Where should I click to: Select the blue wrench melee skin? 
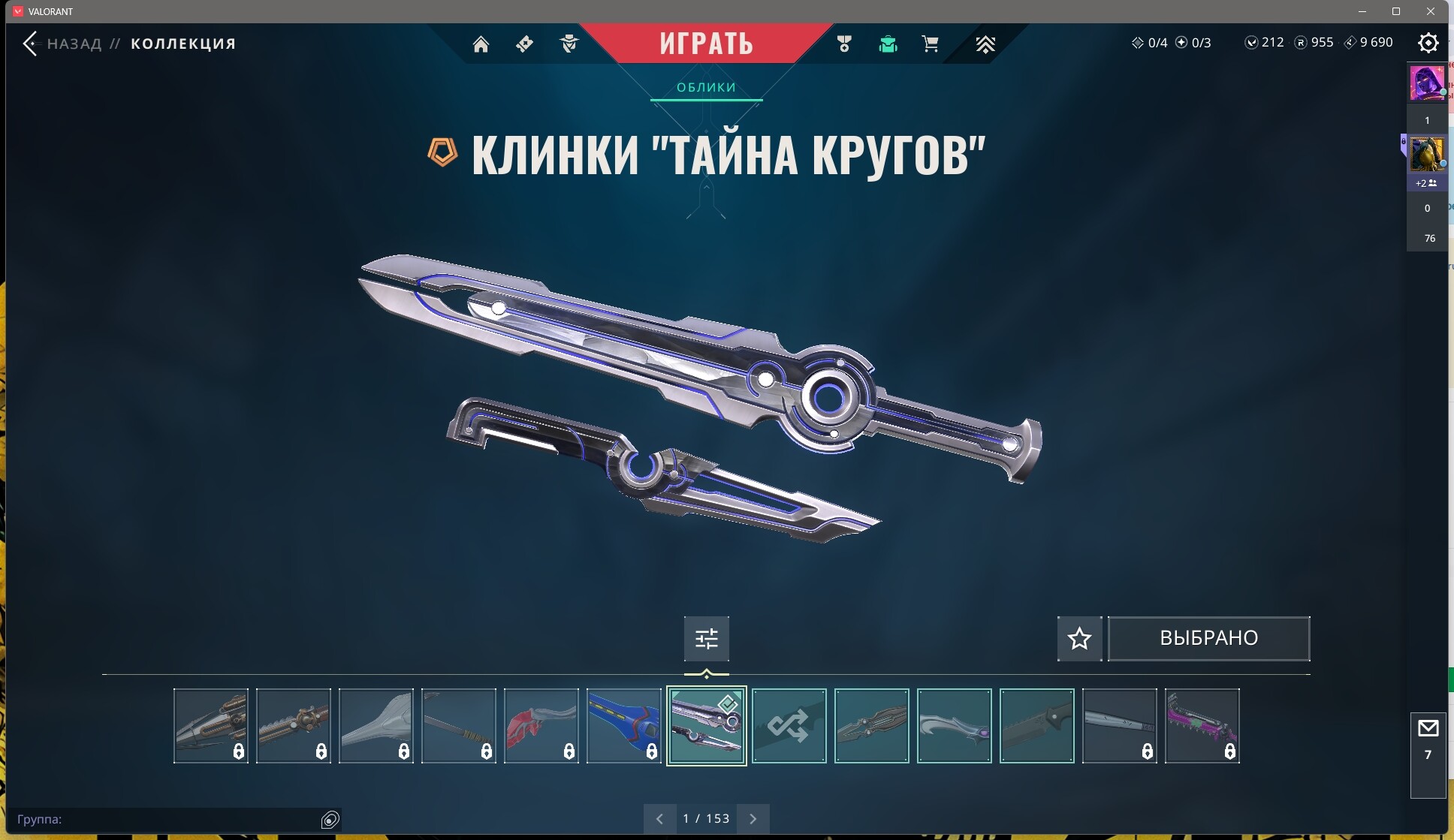pyautogui.click(x=623, y=726)
